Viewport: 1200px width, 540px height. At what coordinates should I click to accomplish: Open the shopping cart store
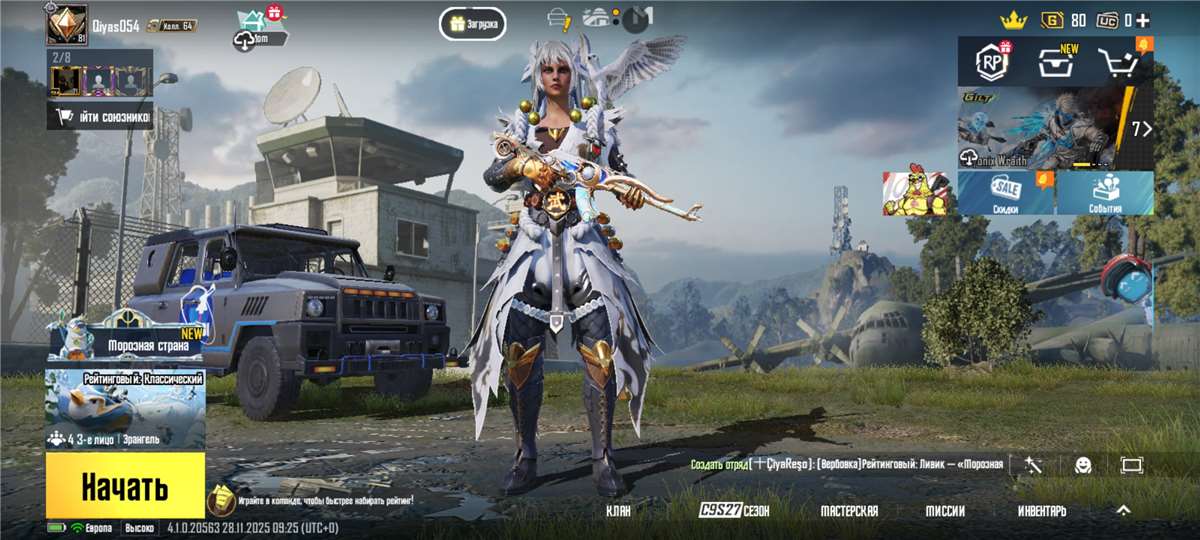coord(1120,63)
